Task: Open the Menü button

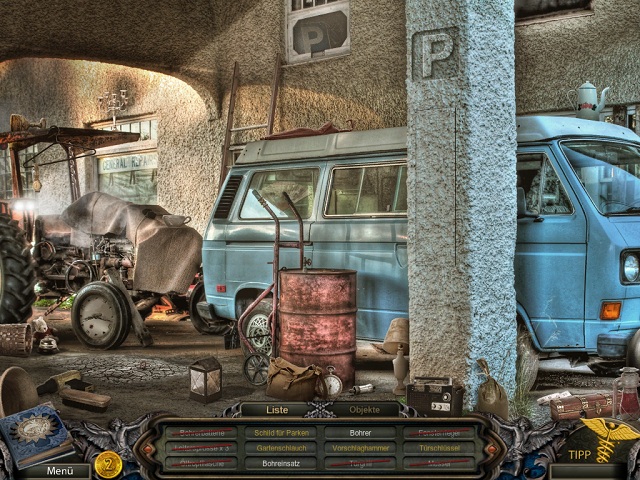Action: pyautogui.click(x=60, y=470)
